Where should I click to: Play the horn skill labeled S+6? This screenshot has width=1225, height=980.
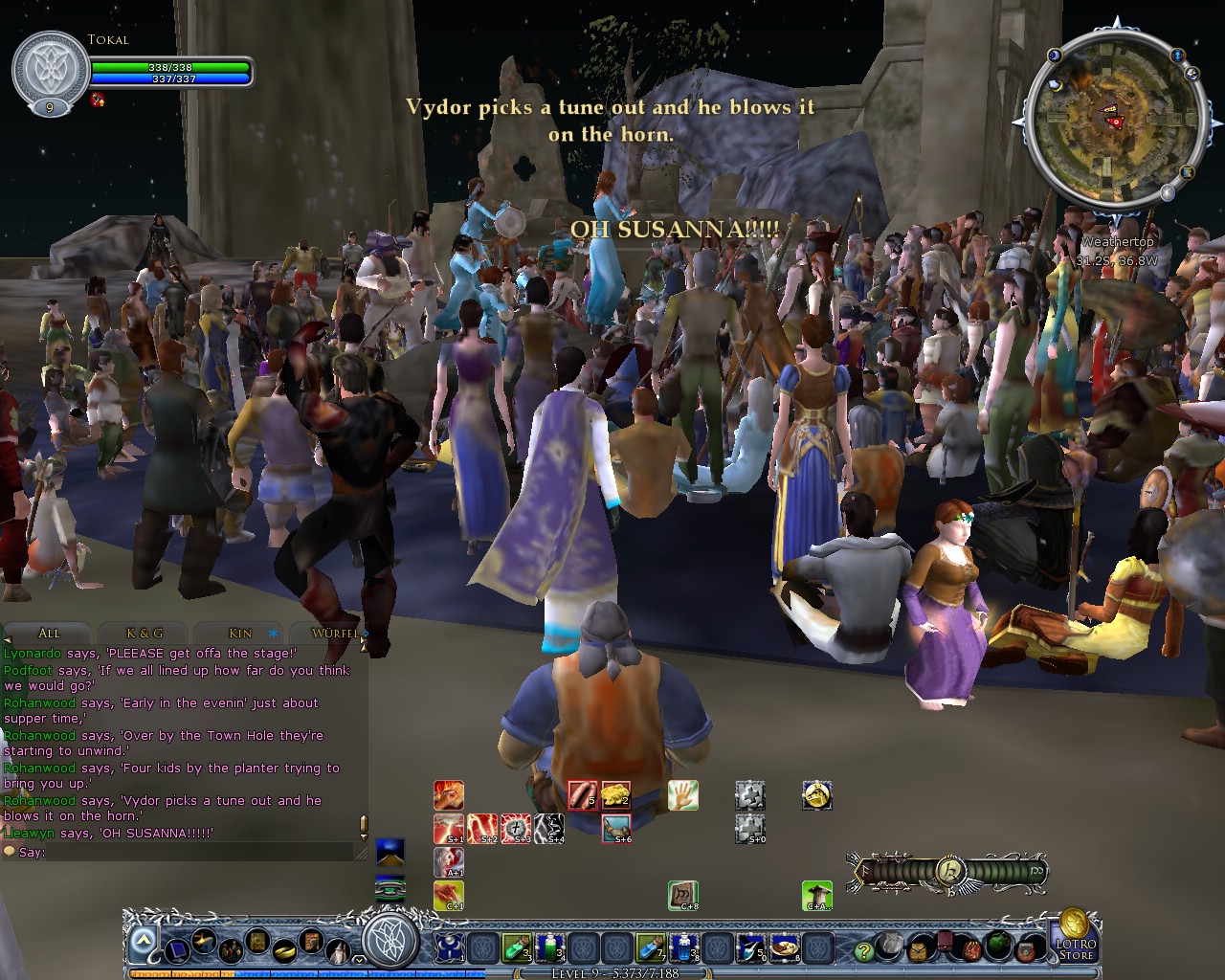(616, 830)
